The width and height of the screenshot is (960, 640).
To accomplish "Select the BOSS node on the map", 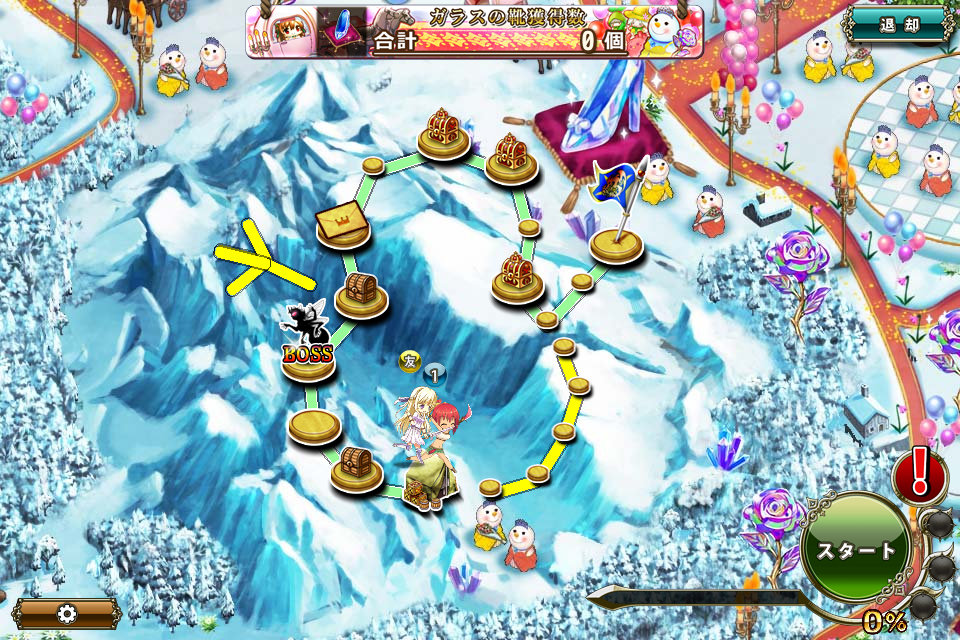I will (x=308, y=350).
